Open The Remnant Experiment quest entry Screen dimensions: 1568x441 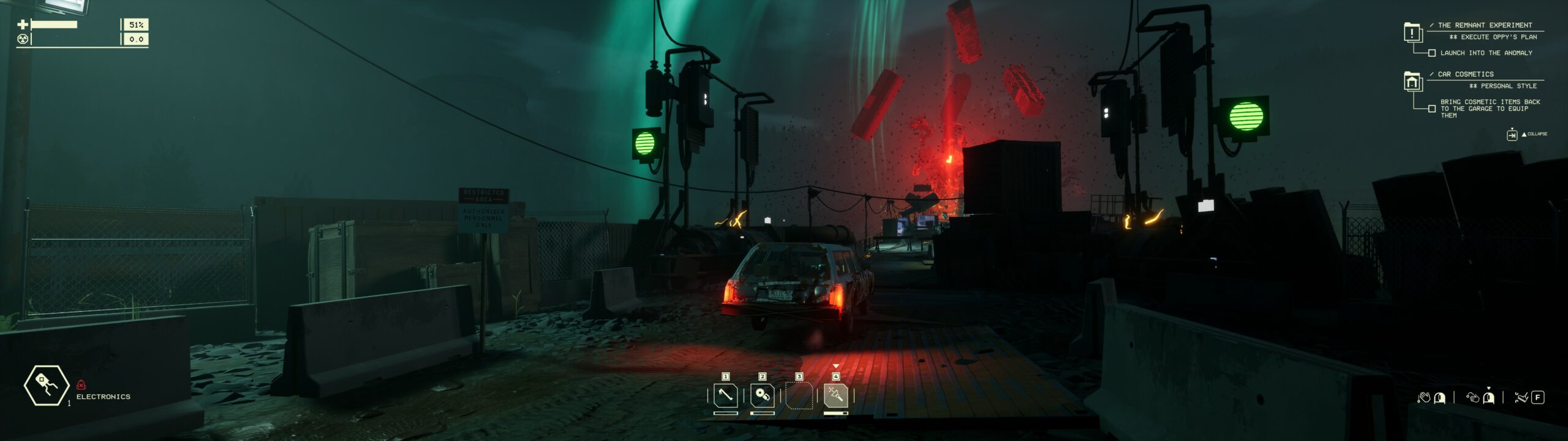click(1485, 25)
